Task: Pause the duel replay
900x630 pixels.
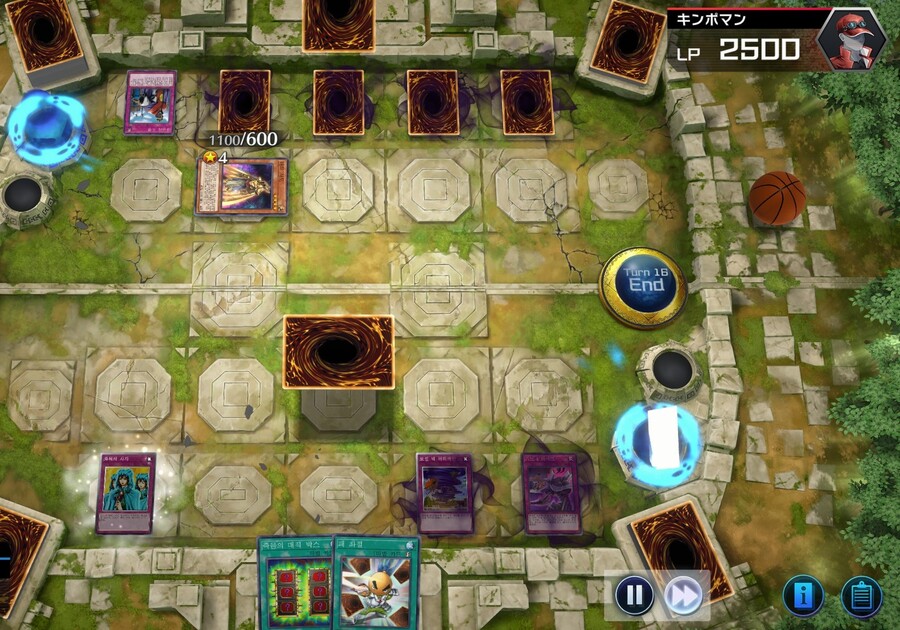Action: [634, 596]
